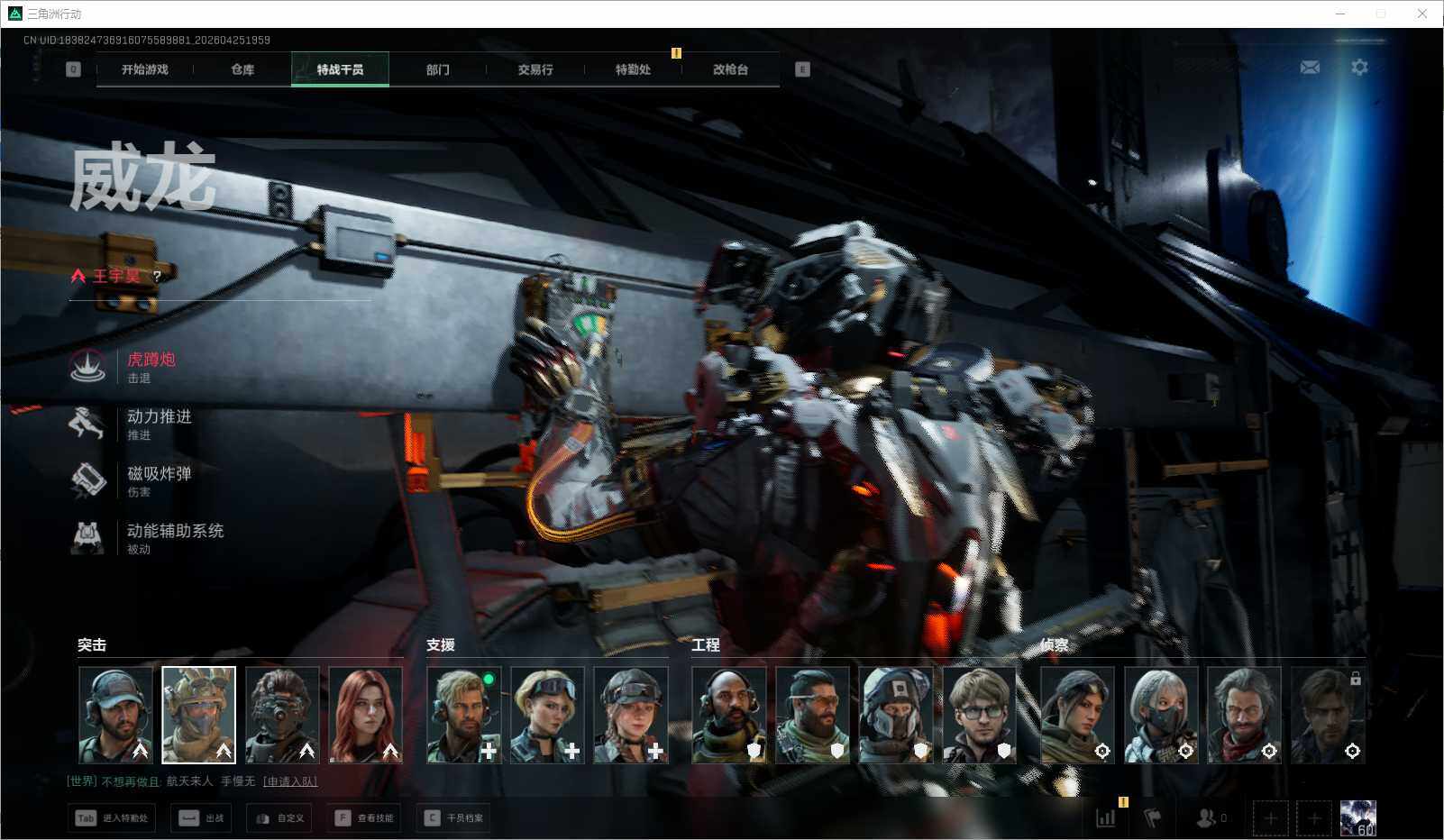Viewport: 1444px width, 840px height.
Task: Select the red-haired assault operator portrait
Action: [366, 715]
